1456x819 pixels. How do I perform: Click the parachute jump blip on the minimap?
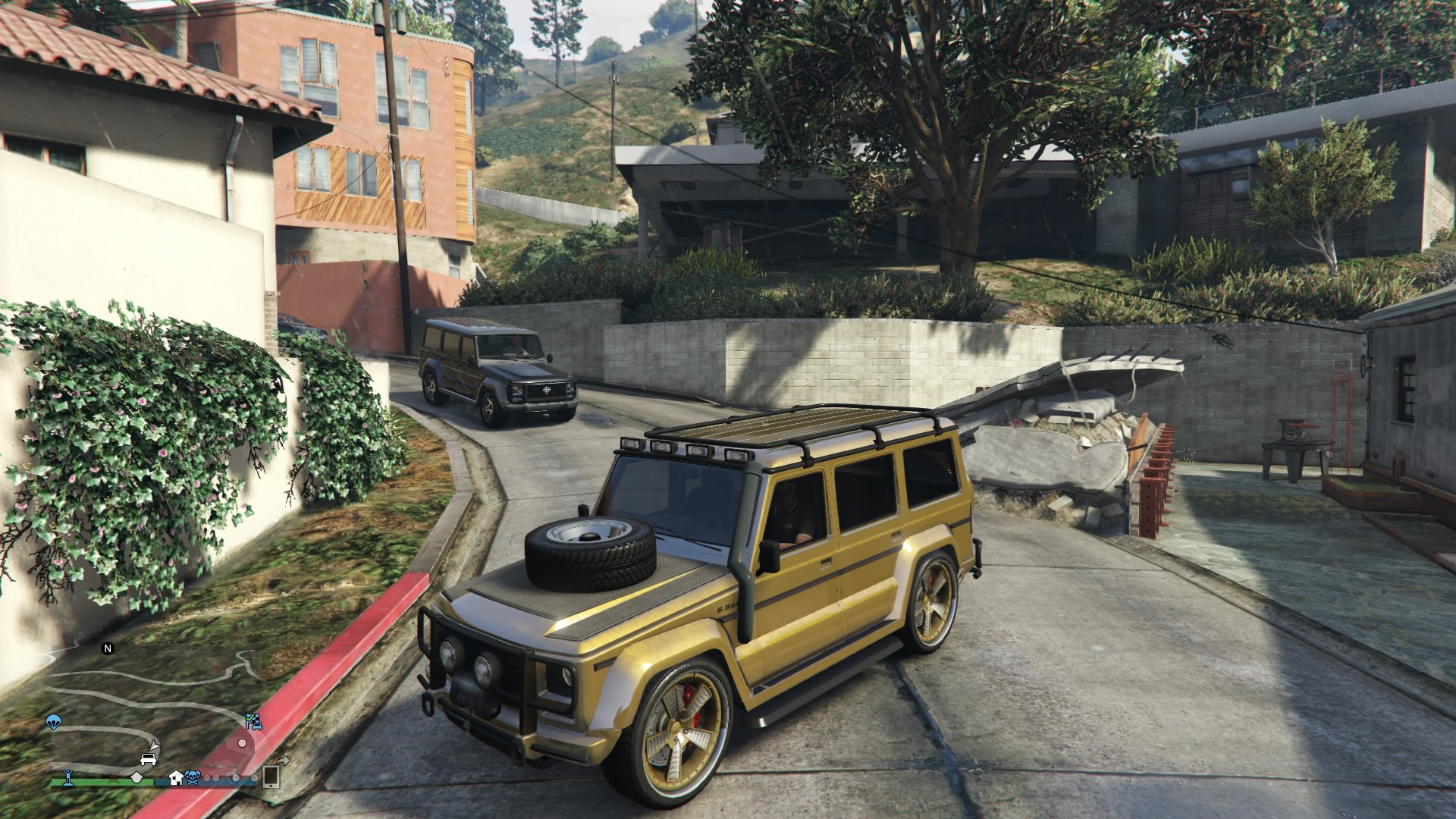(x=53, y=721)
